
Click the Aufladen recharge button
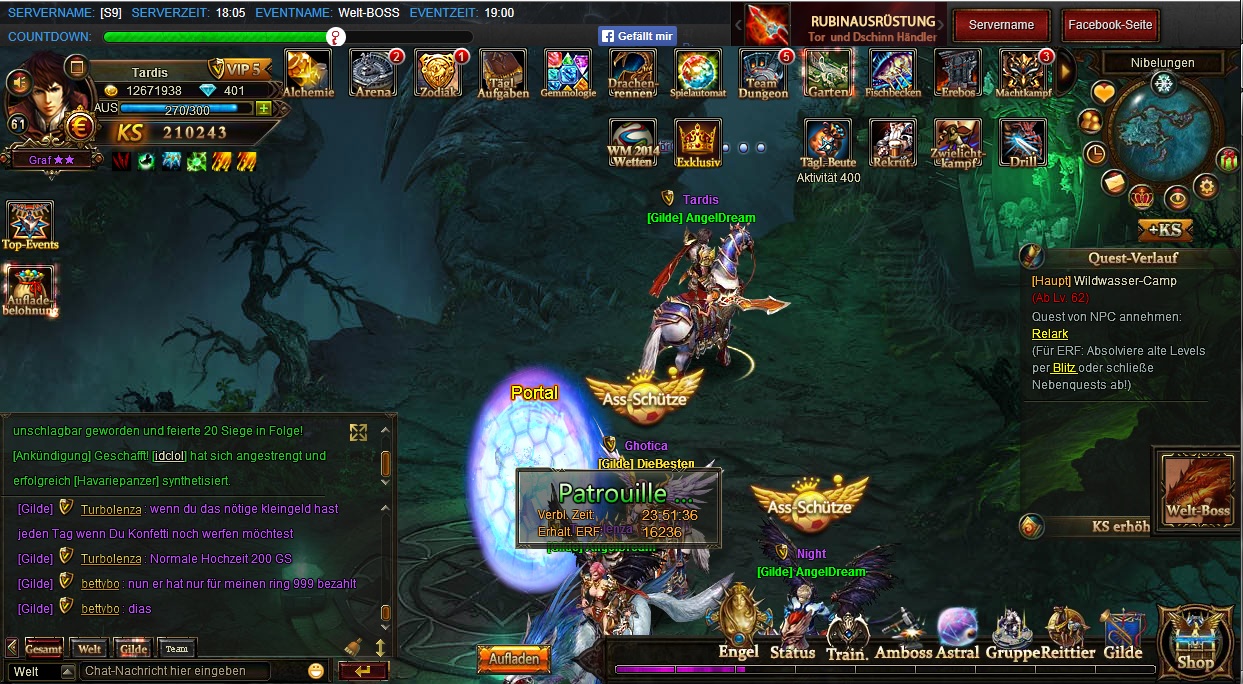point(514,659)
